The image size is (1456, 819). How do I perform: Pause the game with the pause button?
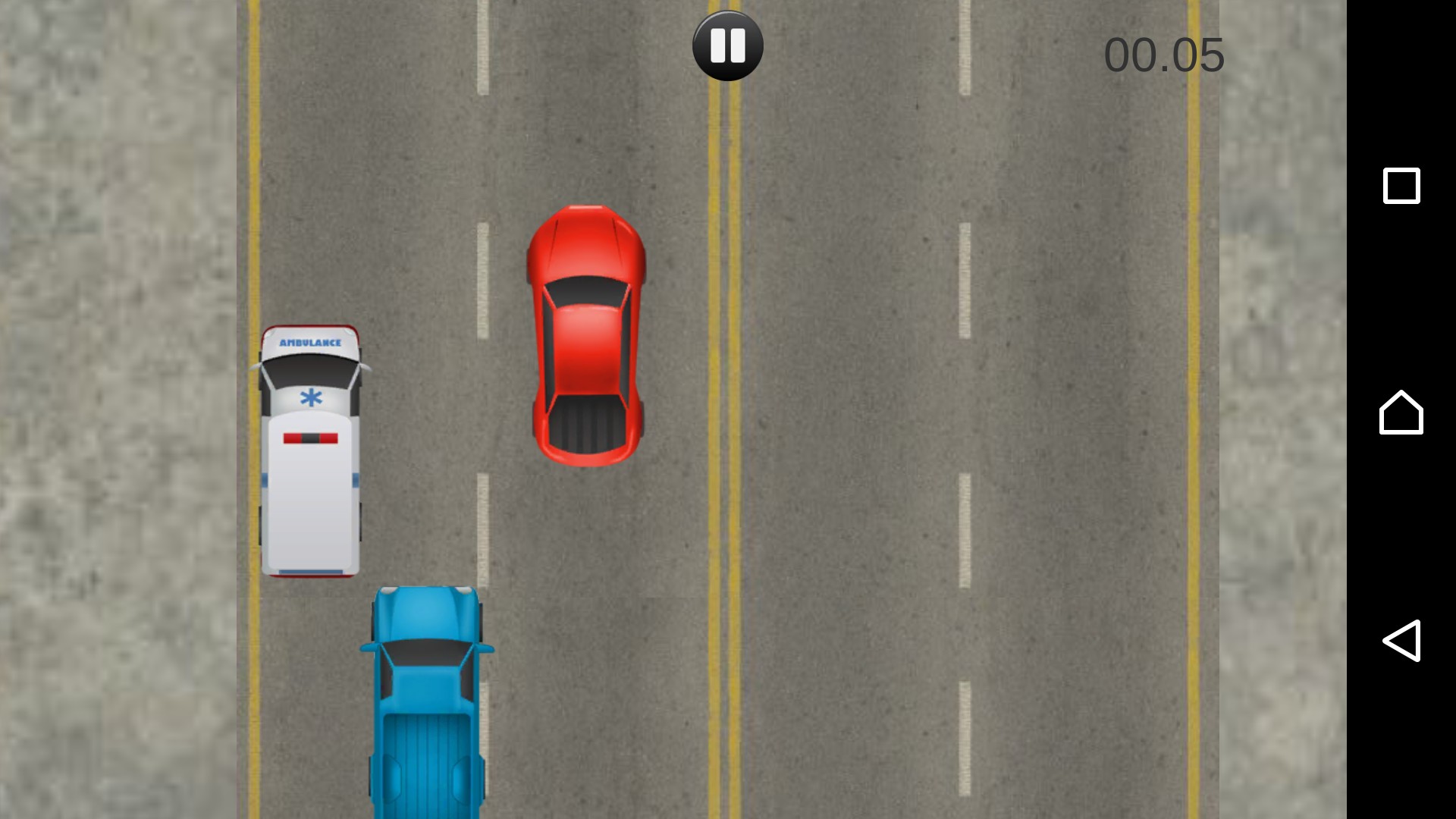pyautogui.click(x=727, y=45)
